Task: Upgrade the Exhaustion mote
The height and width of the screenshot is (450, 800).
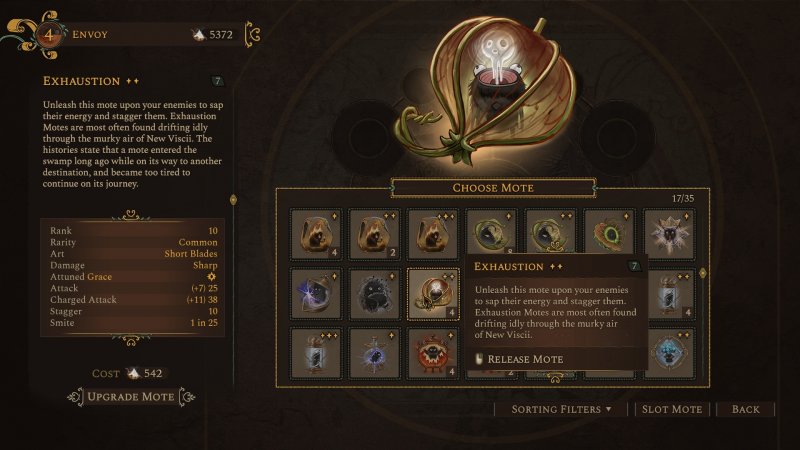Action: [x=131, y=397]
